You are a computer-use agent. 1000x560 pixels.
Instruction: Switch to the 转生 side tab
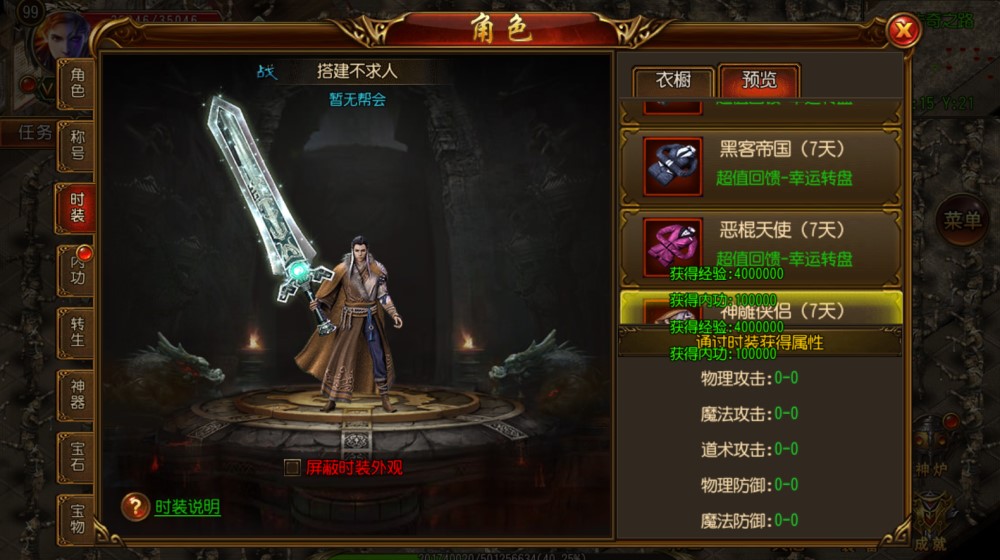coord(77,331)
